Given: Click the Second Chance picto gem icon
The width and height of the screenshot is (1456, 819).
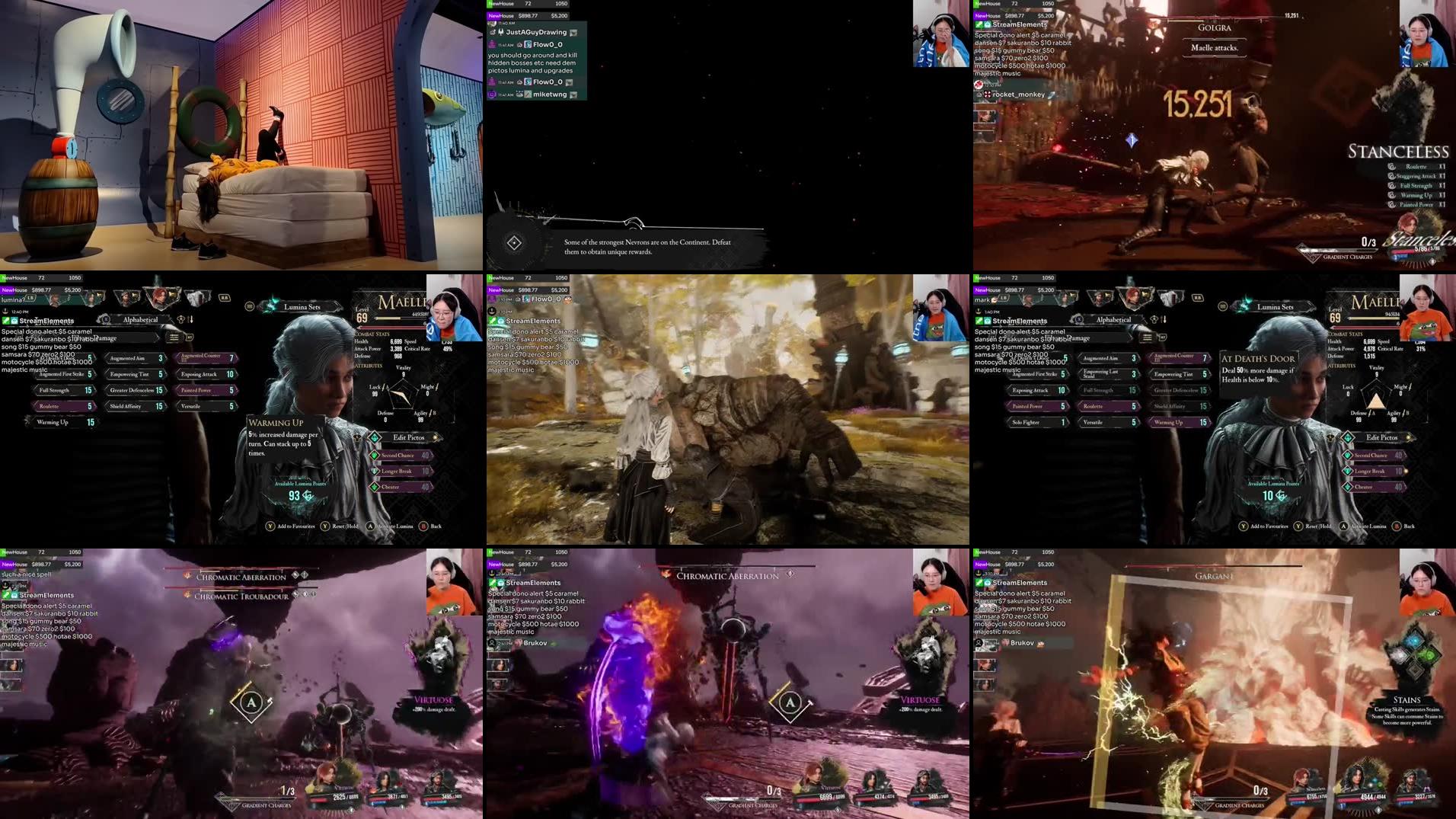Looking at the screenshot, I should click(375, 455).
